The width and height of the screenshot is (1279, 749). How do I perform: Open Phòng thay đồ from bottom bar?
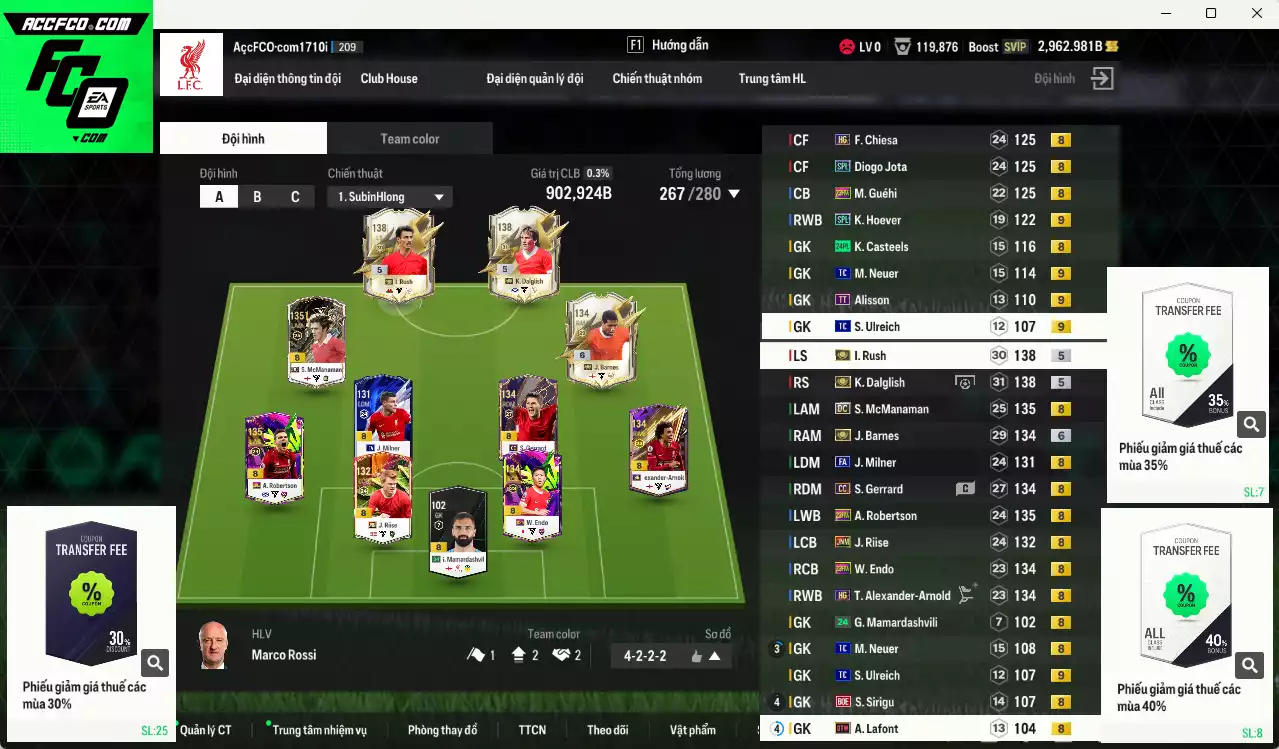(442, 730)
